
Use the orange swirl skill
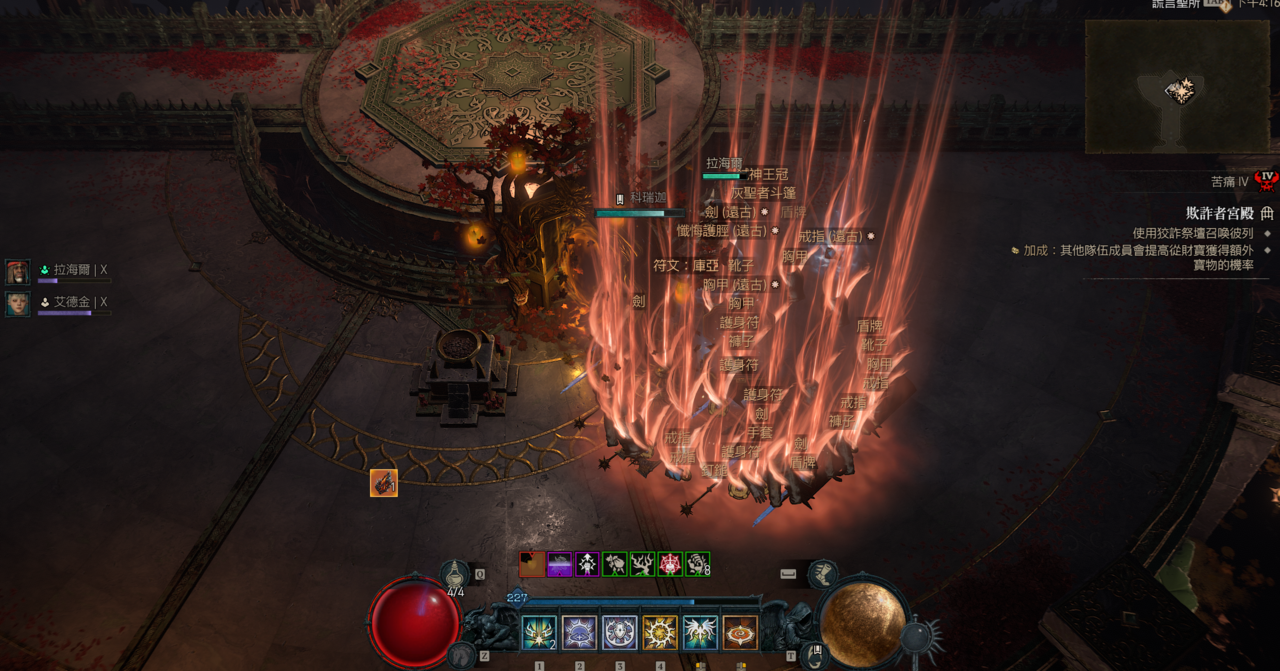[x=740, y=633]
